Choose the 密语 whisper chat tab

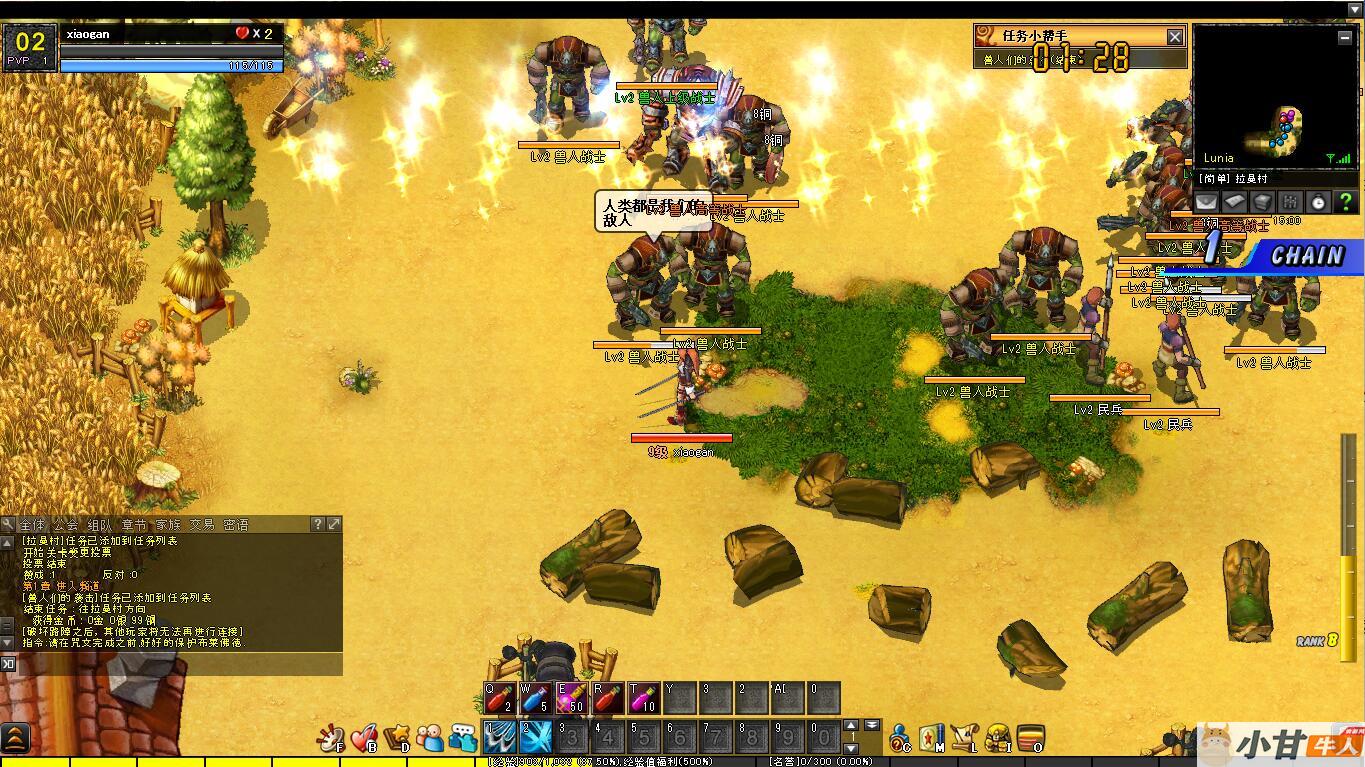click(236, 524)
